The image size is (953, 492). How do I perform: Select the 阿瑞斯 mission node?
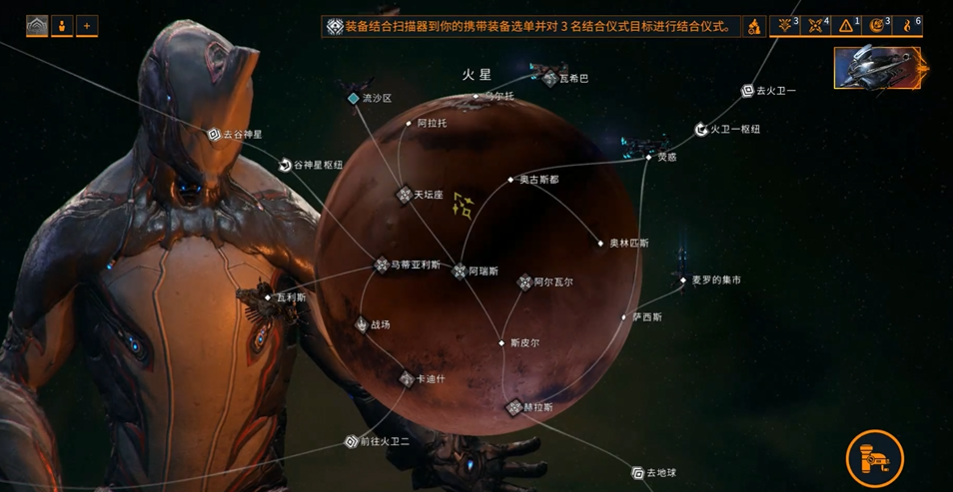460,271
